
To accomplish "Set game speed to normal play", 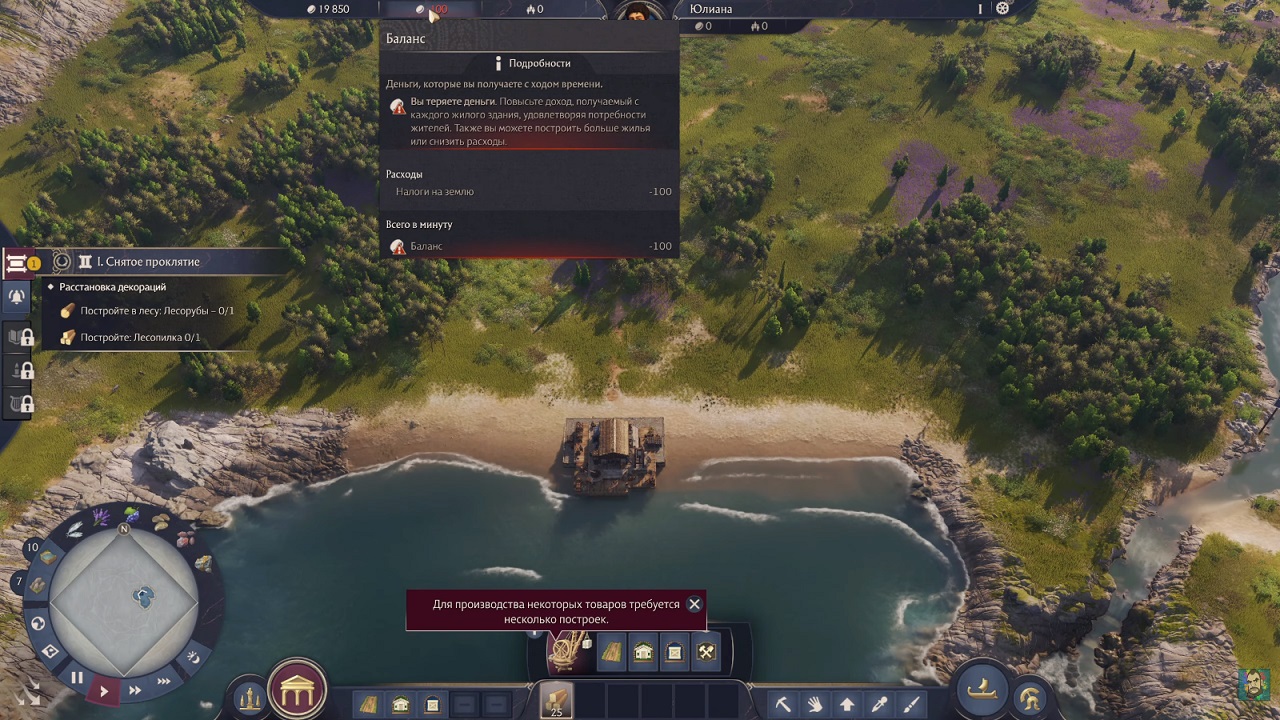I will (x=103, y=690).
